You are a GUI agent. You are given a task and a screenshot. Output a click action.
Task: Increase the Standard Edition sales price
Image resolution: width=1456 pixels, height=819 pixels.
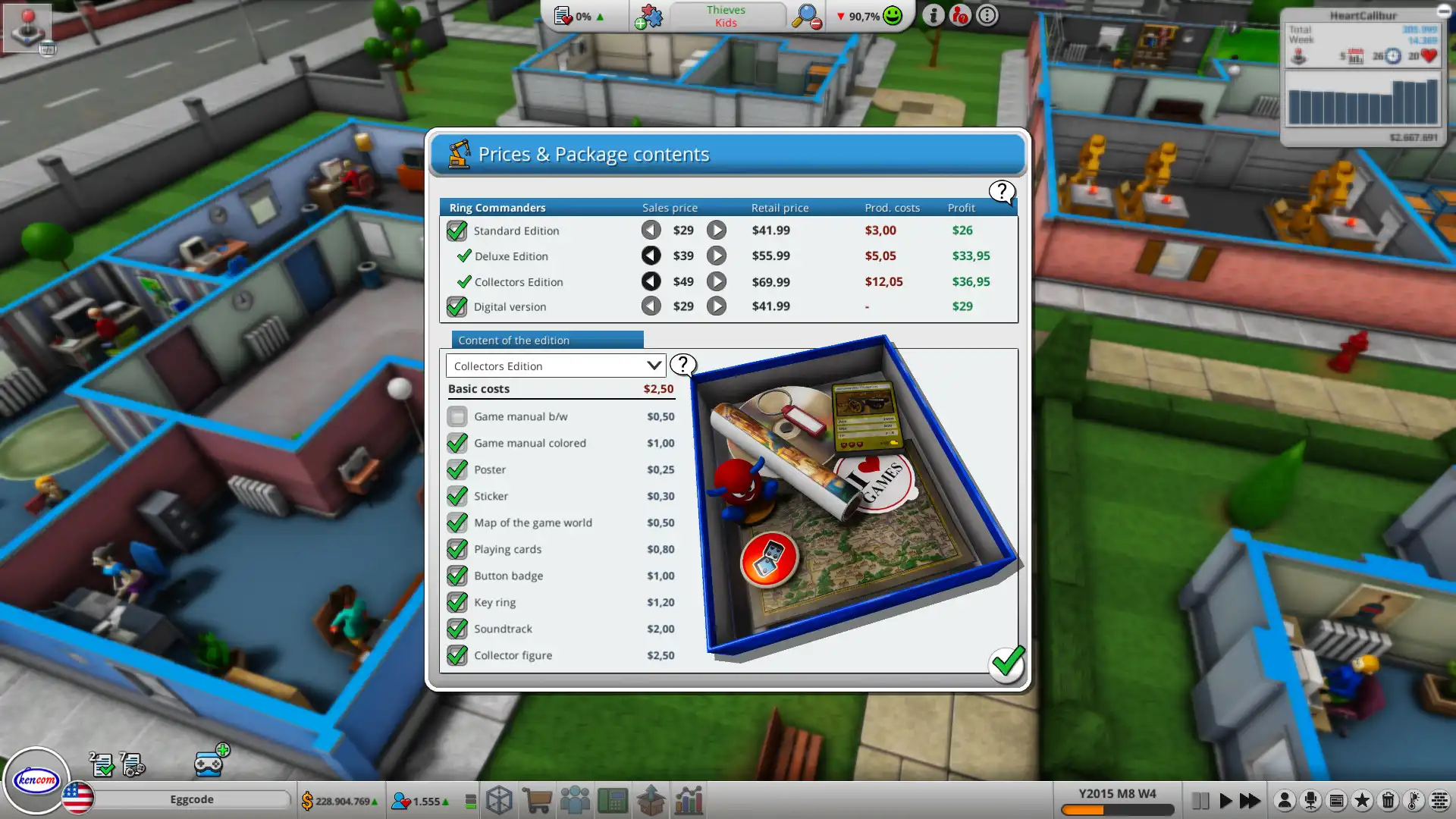[x=717, y=230]
